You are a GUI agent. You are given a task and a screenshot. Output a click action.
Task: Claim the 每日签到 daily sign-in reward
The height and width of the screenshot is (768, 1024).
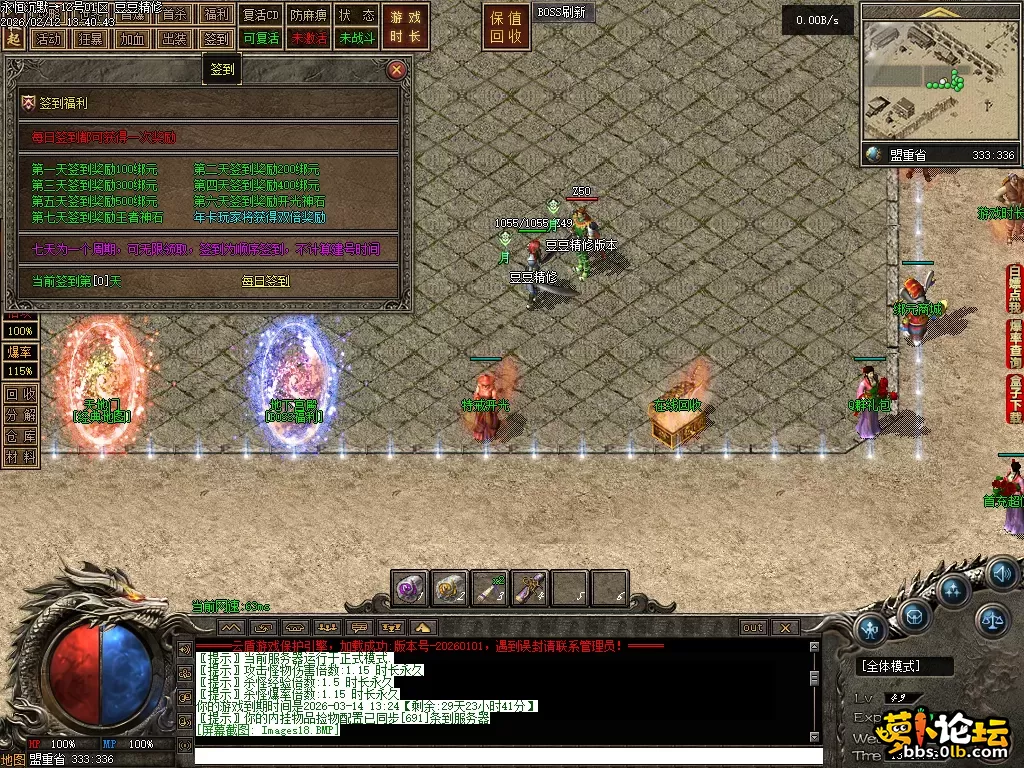click(265, 281)
